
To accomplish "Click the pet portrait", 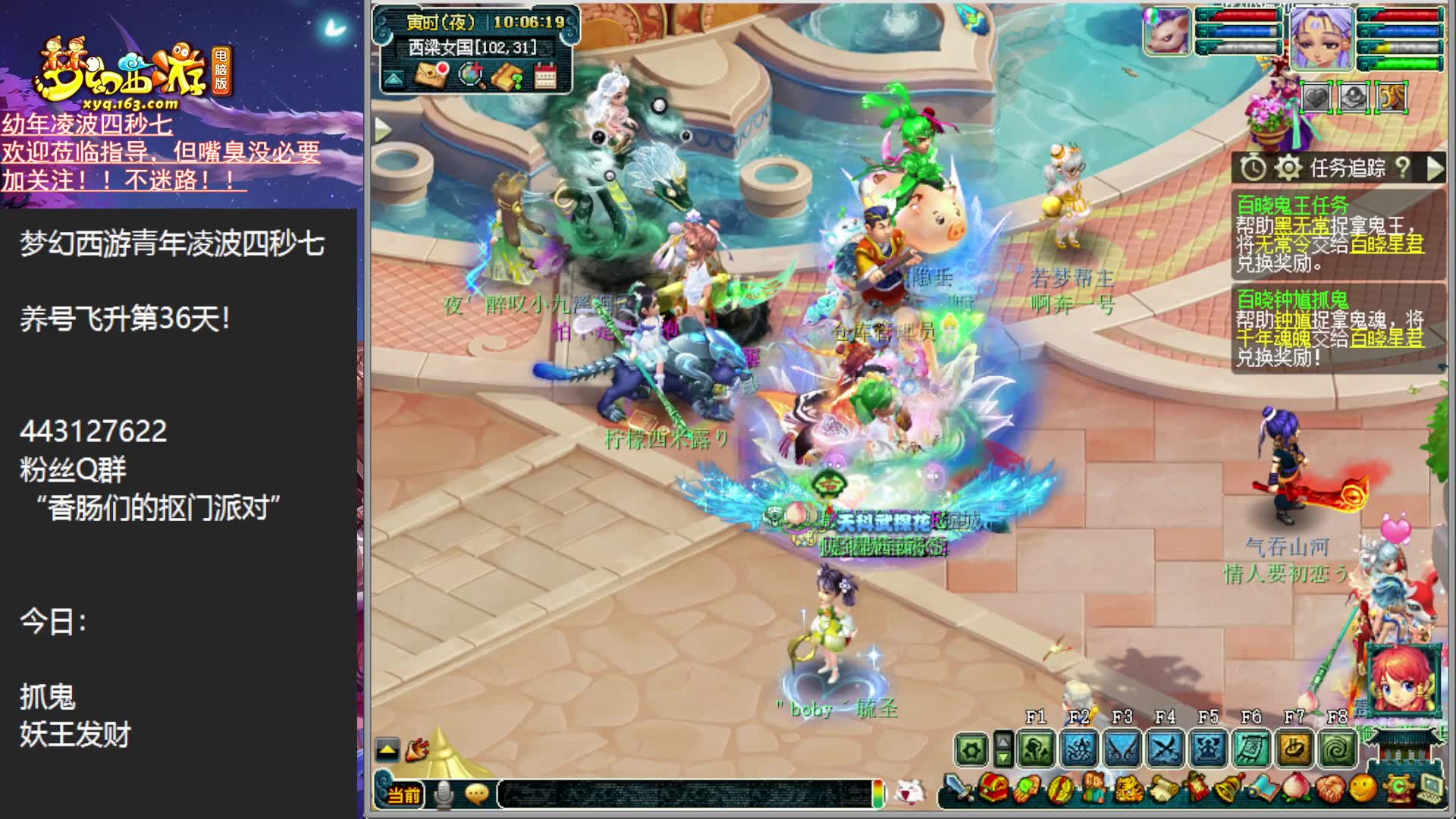I will point(1167,32).
